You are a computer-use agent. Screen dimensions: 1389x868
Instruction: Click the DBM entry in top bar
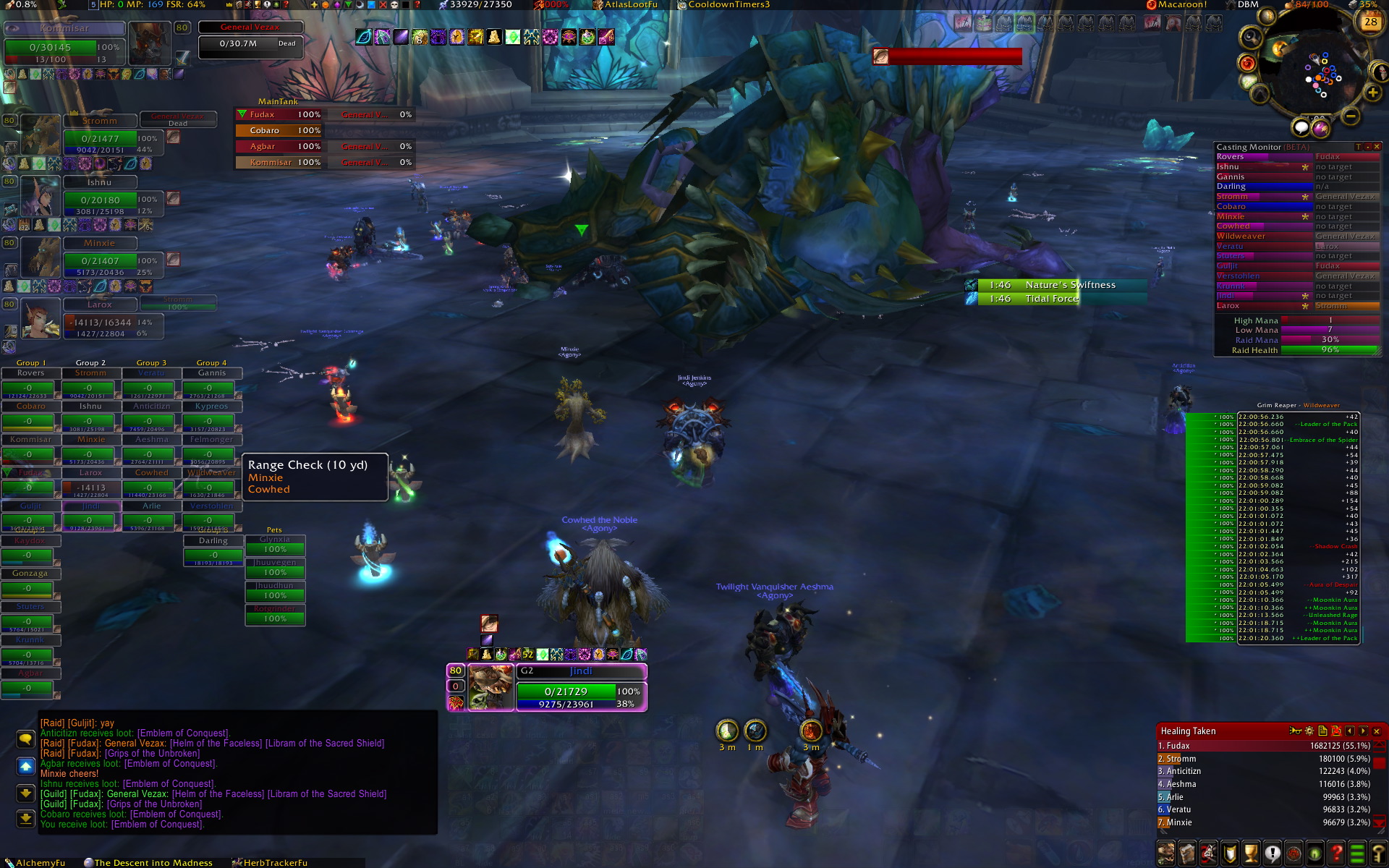pyautogui.click(x=1247, y=4)
